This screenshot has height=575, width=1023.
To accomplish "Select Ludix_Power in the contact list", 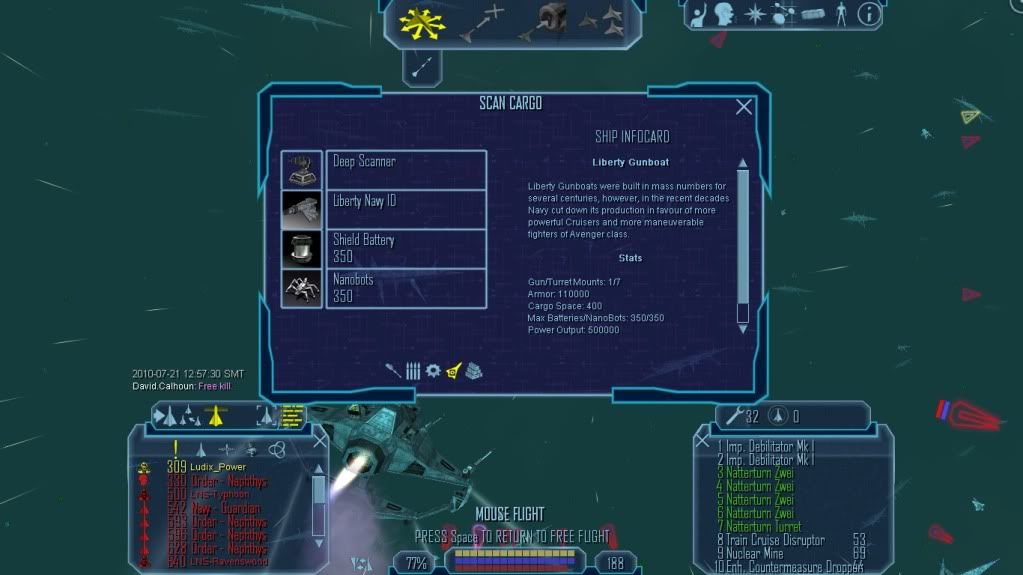I will (218, 467).
